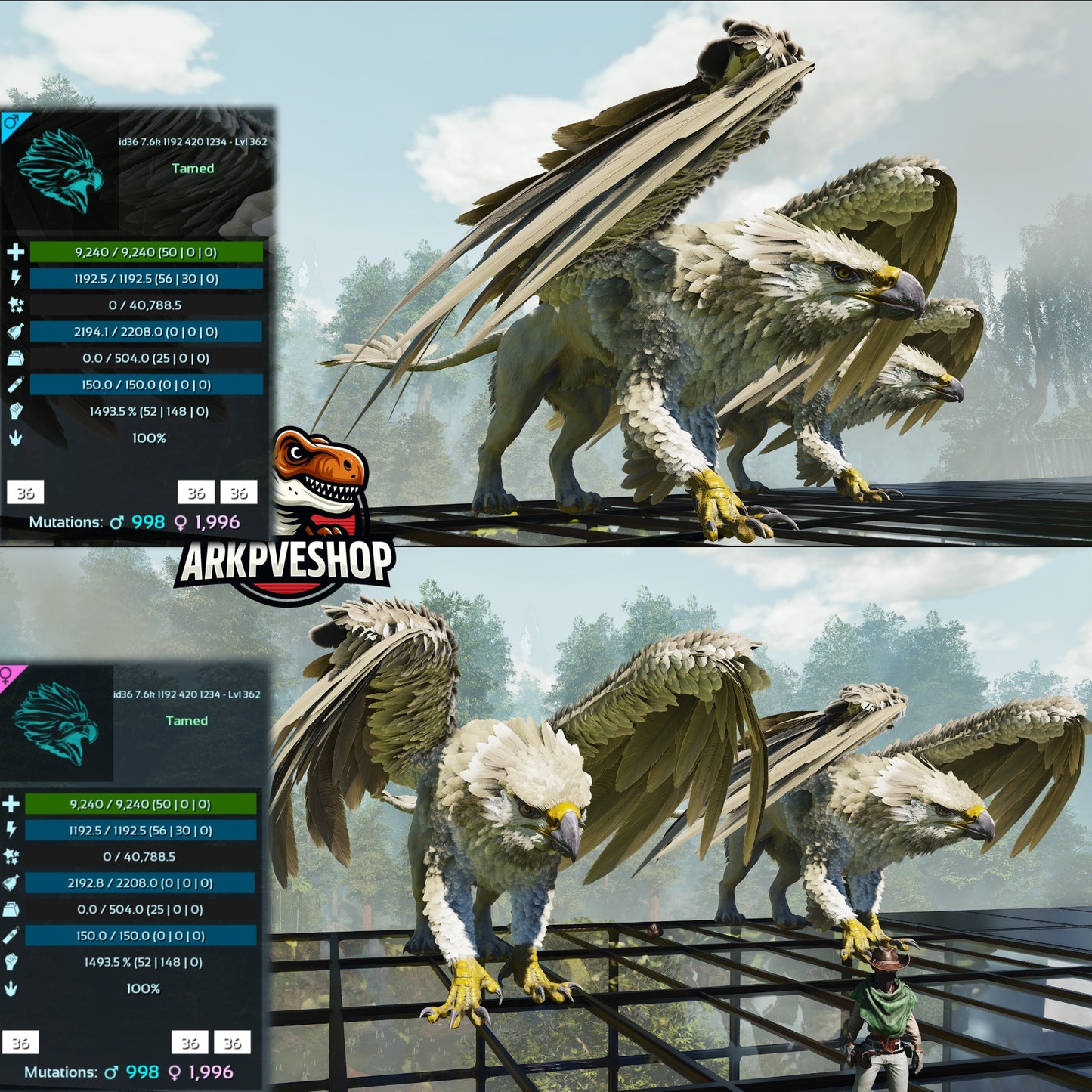Click the Tamed status label on the male panel
This screenshot has height=1092, width=1092.
click(191, 169)
